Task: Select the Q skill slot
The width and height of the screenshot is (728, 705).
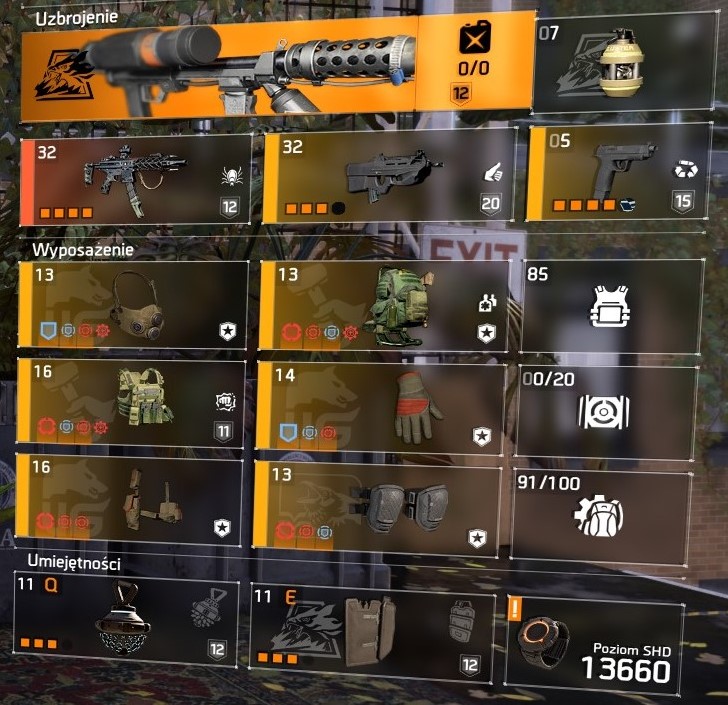Action: (128, 623)
